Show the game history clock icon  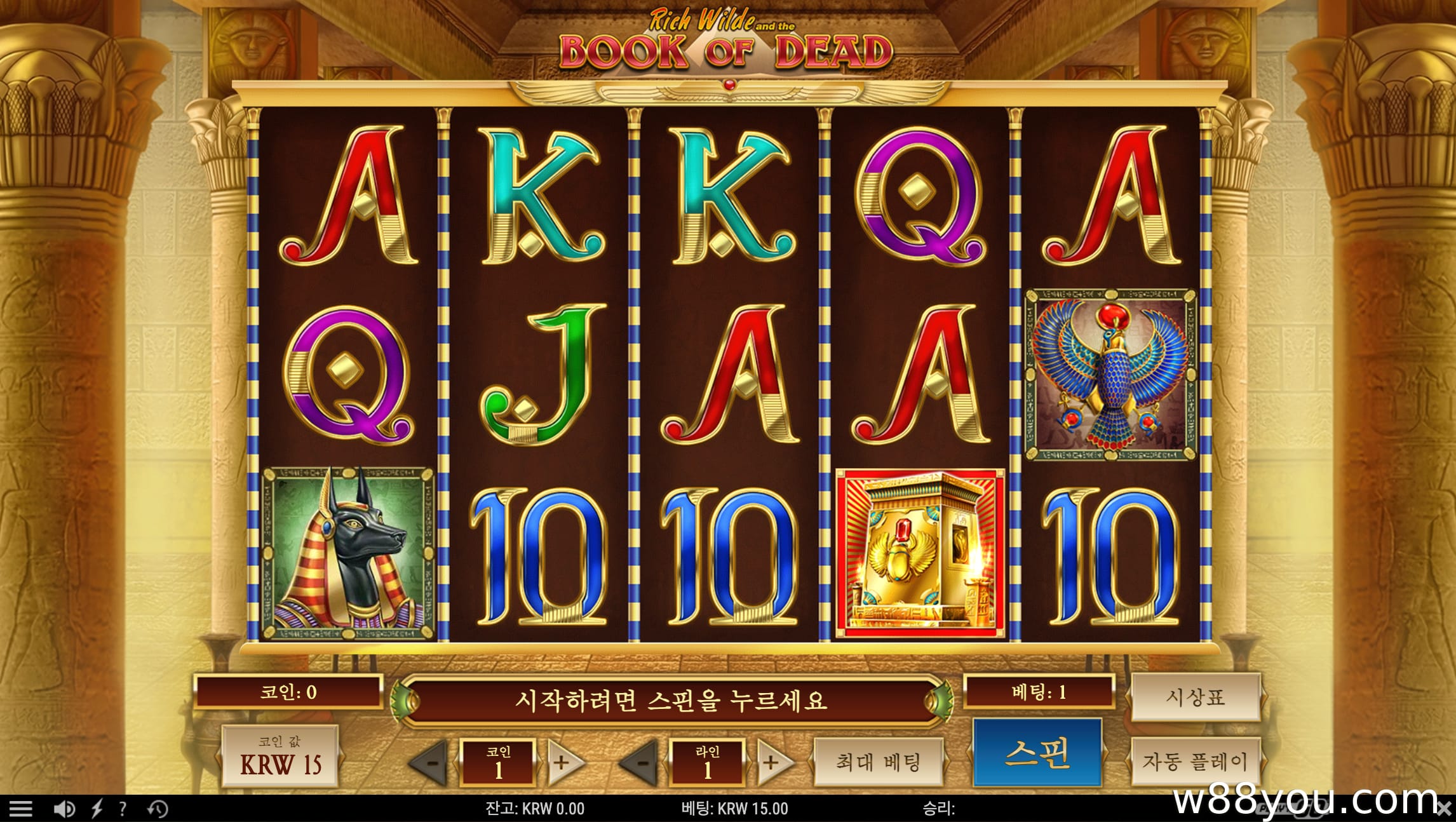[158, 809]
